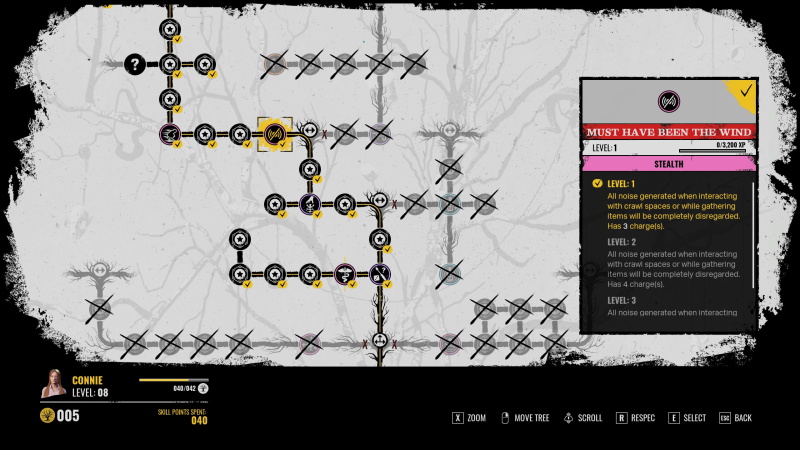The height and width of the screenshot is (450, 800).
Task: Select the tools and dice perk node
Action: pyautogui.click(x=379, y=273)
